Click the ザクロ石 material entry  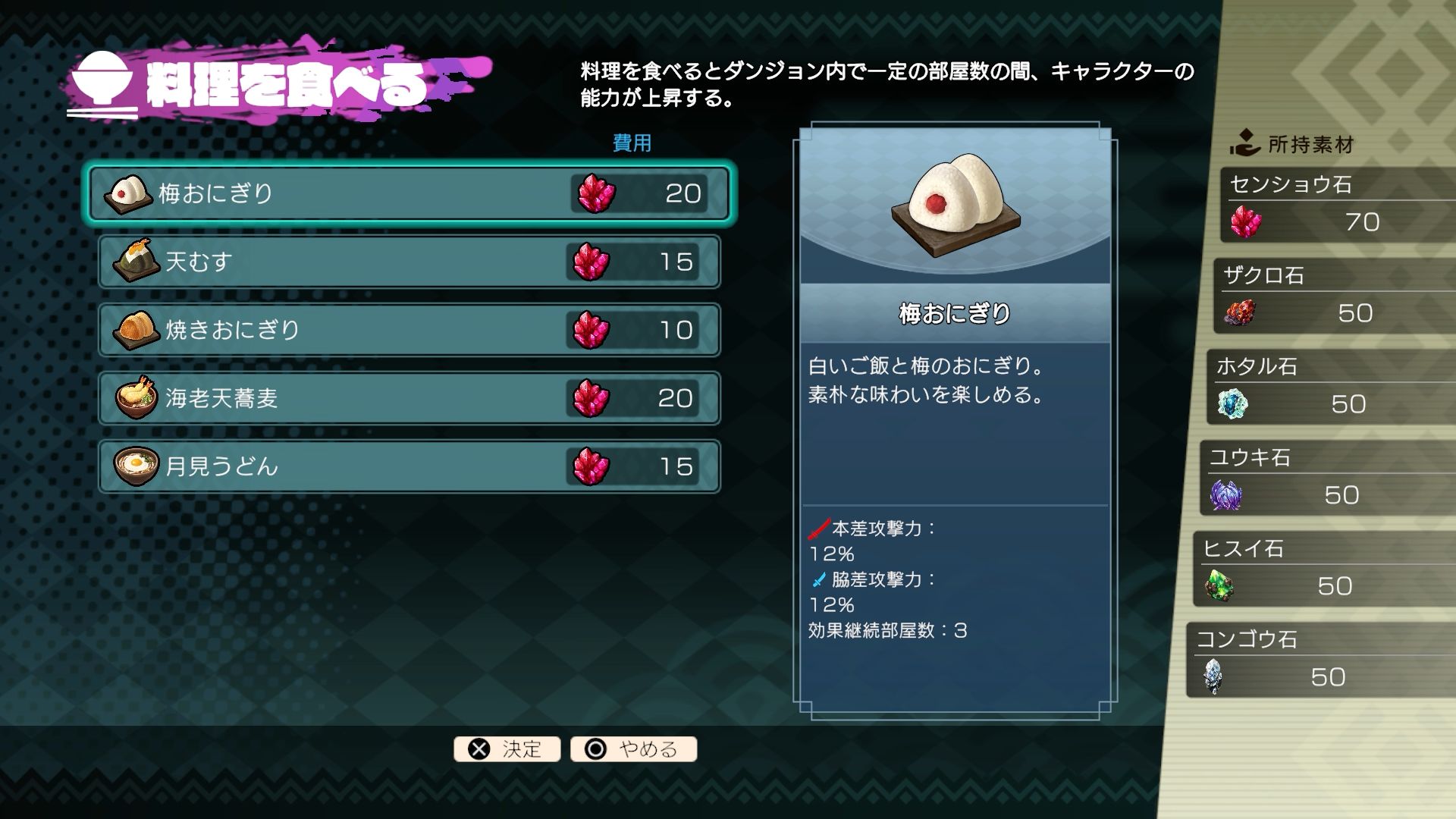point(1333,297)
